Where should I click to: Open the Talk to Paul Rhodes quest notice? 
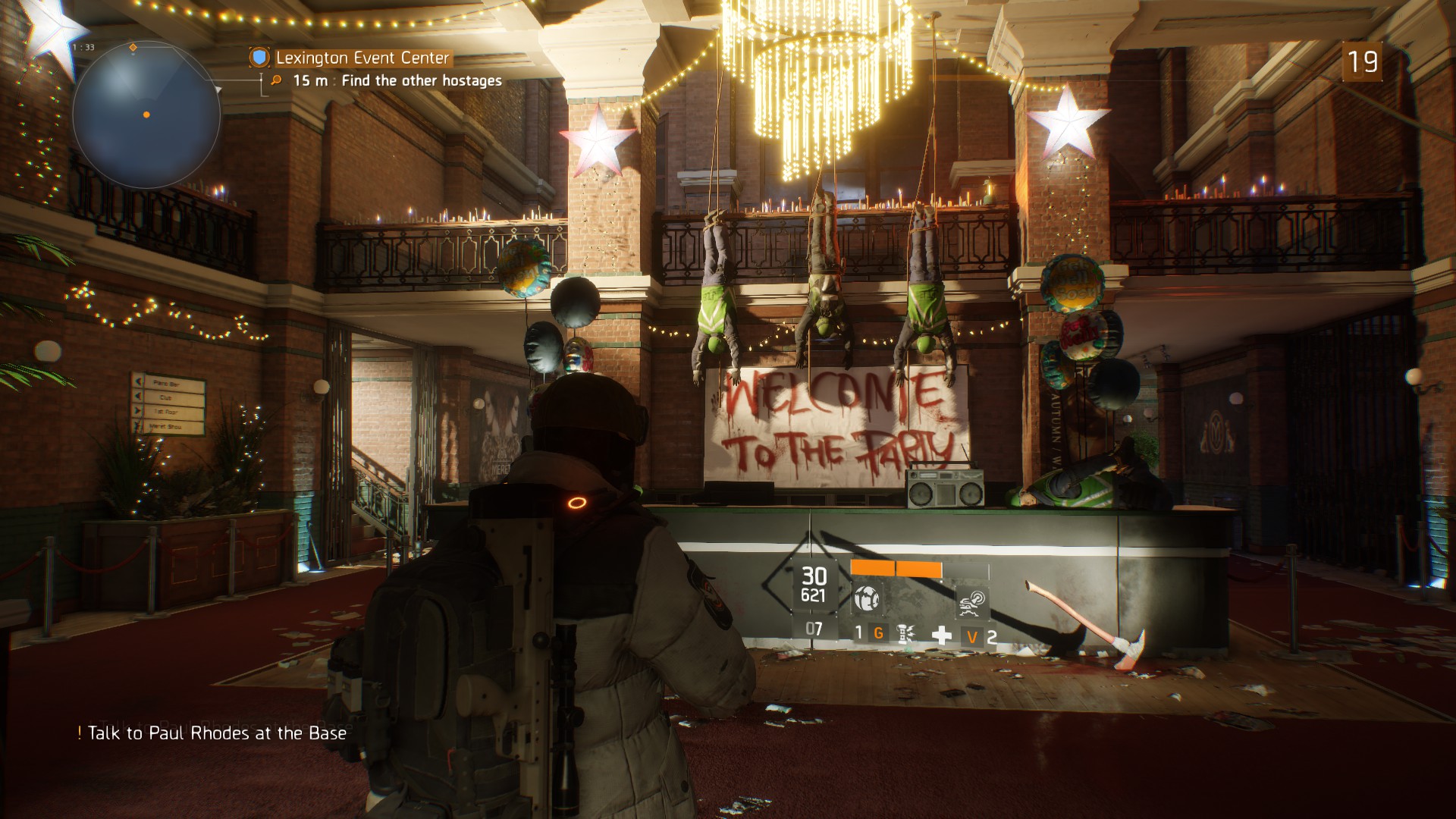(217, 733)
